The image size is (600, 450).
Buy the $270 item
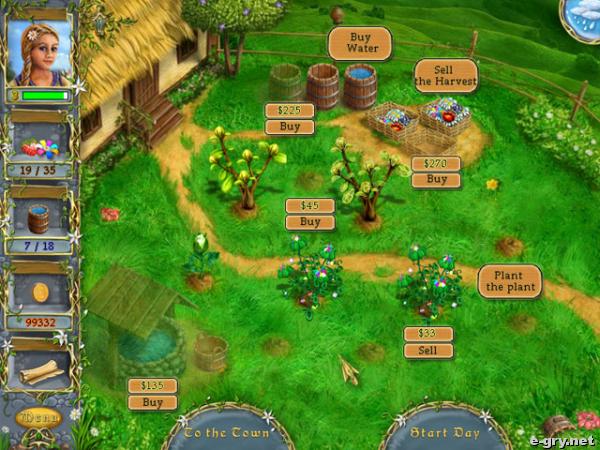coord(436,180)
